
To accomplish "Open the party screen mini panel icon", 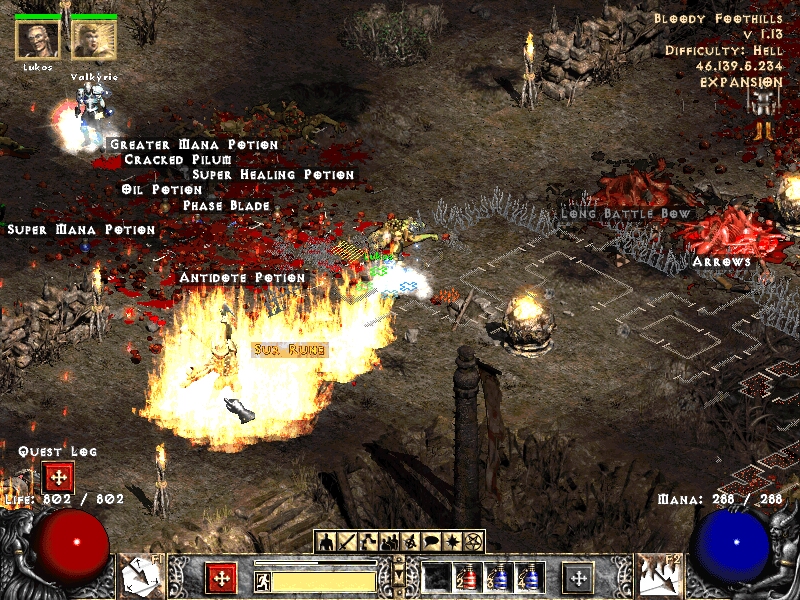I will pyautogui.click(x=390, y=542).
